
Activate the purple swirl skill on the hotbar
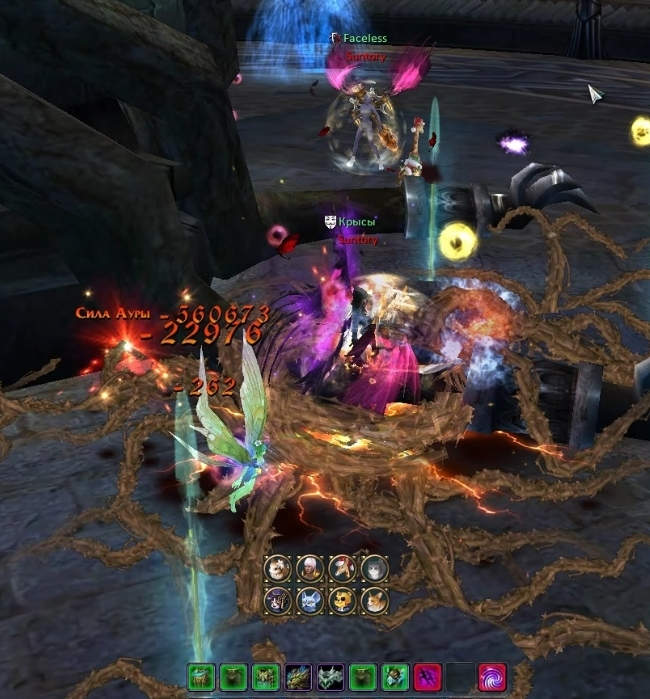pyautogui.click(x=491, y=677)
